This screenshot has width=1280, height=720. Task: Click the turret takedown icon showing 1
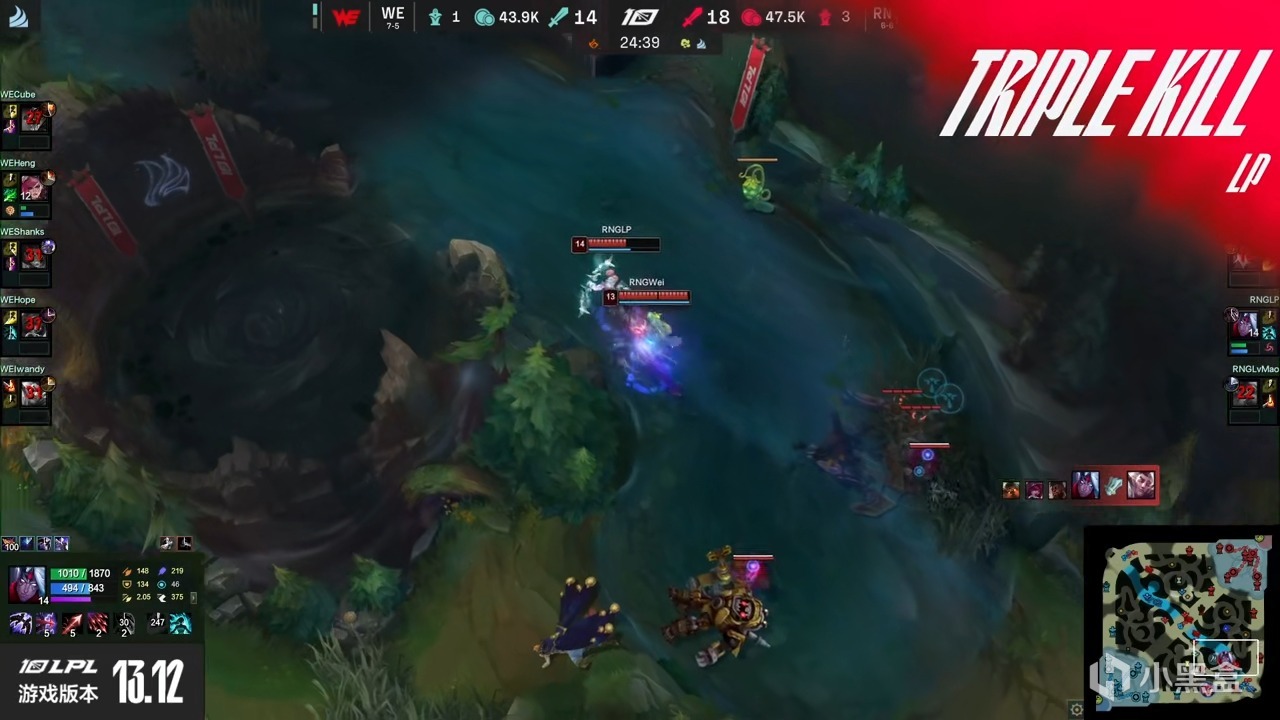pyautogui.click(x=435, y=17)
